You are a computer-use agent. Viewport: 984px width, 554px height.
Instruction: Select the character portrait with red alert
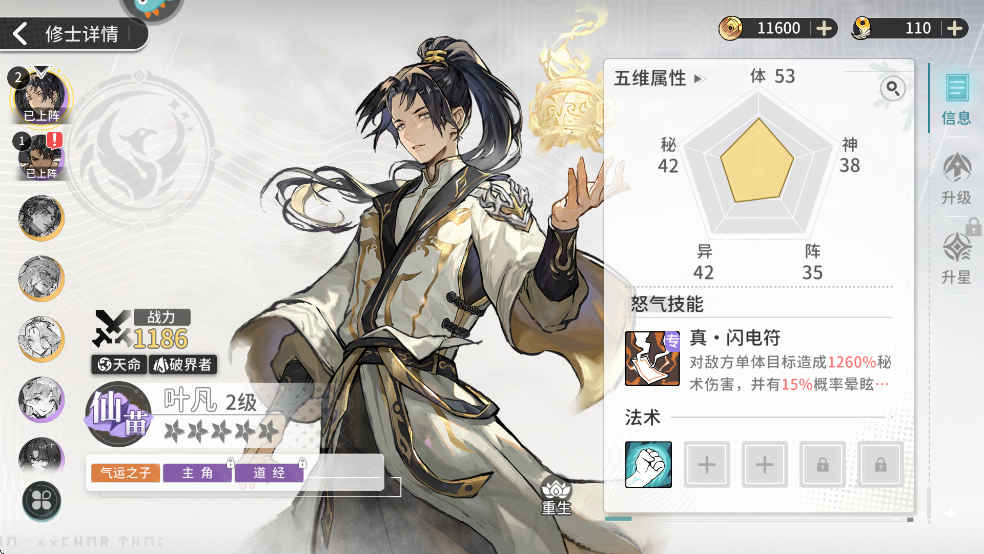(x=41, y=155)
